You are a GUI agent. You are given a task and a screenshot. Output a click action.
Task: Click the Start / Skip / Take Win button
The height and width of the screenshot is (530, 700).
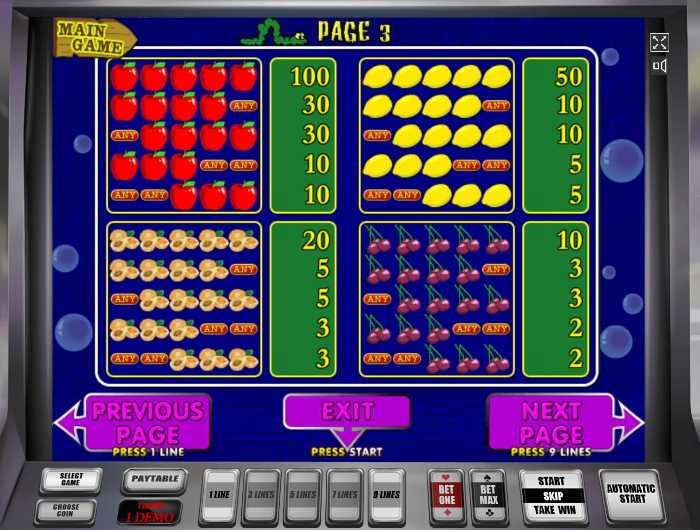[551, 496]
